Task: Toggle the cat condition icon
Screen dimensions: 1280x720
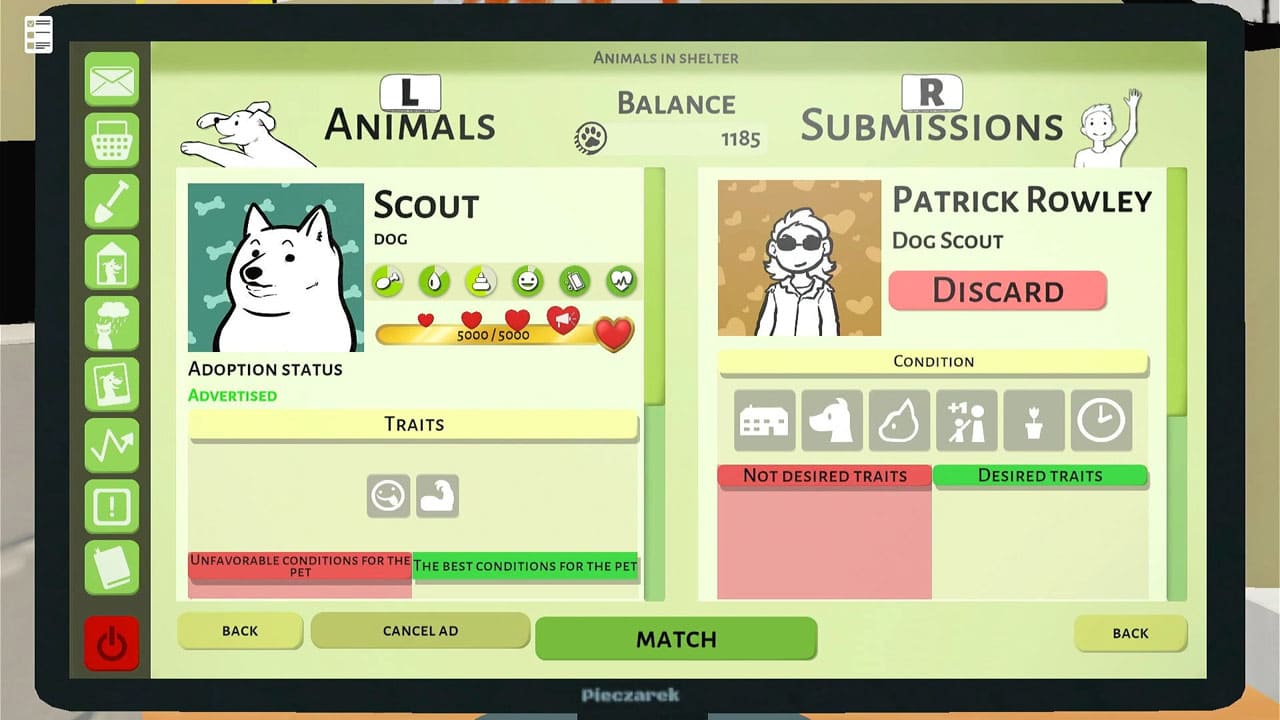Action: point(899,420)
